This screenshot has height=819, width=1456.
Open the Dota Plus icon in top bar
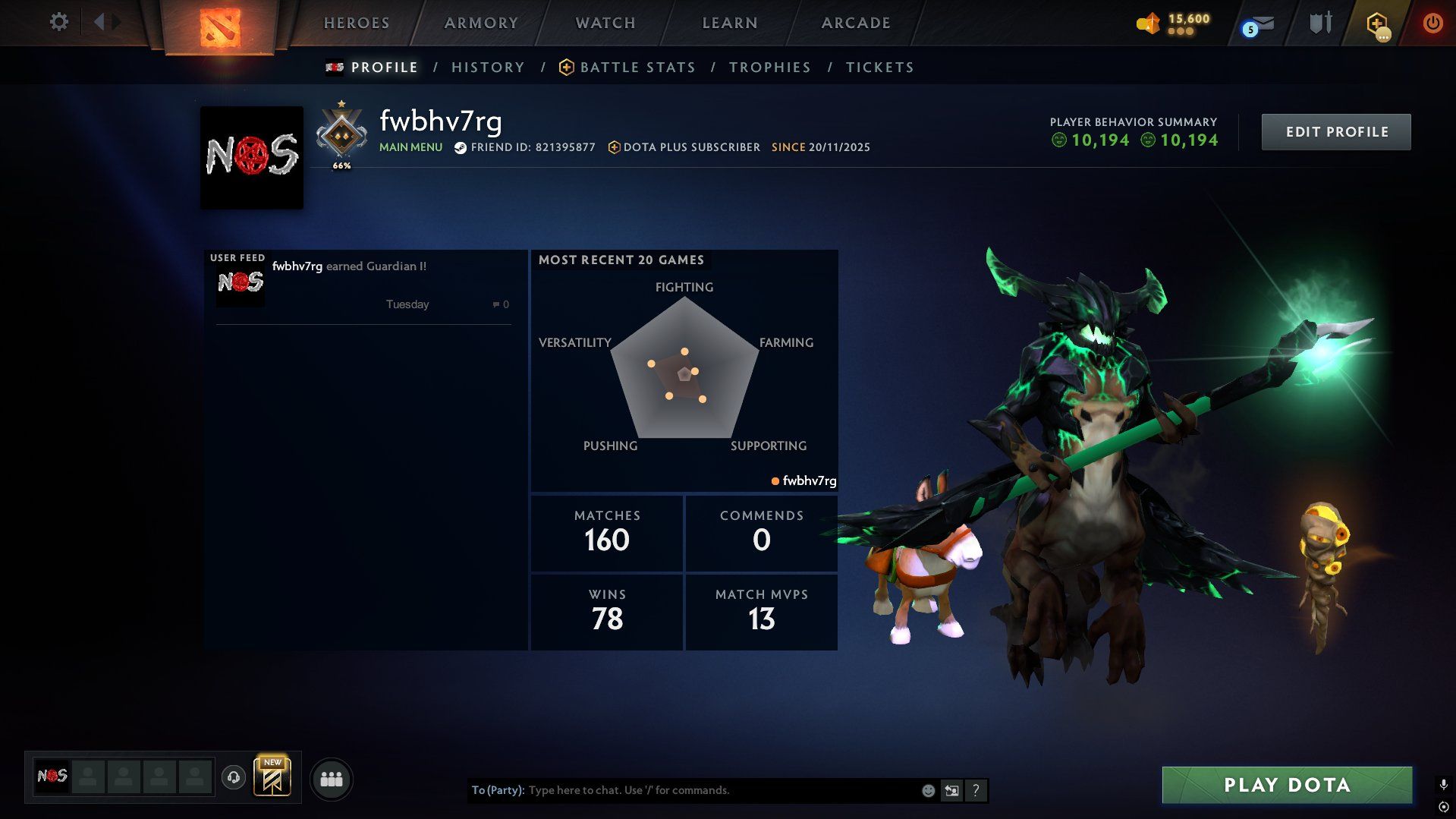(x=1377, y=24)
